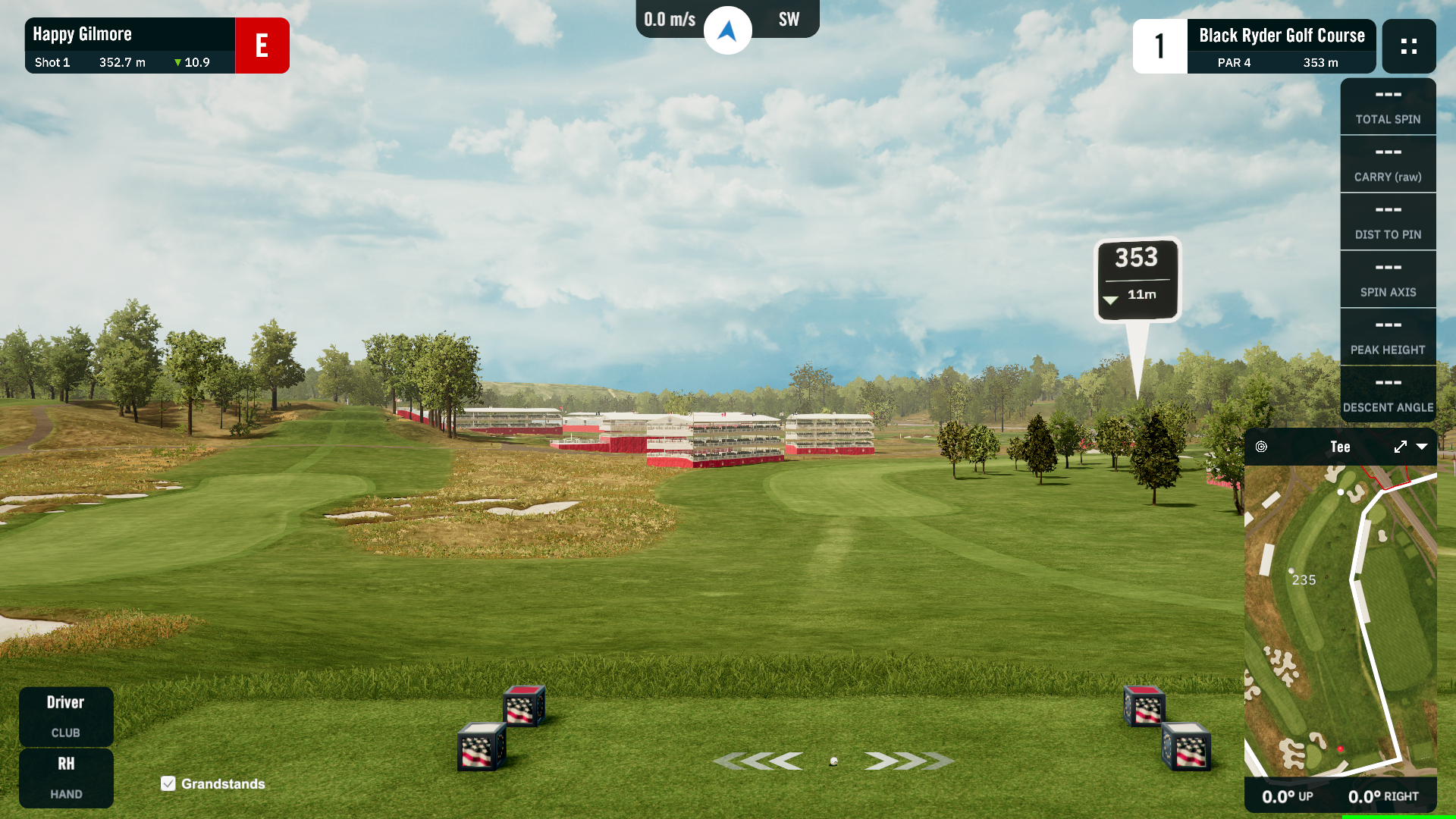Click the Black Ryder Golf Course hole panel
The image size is (1456, 819).
point(1281,46)
